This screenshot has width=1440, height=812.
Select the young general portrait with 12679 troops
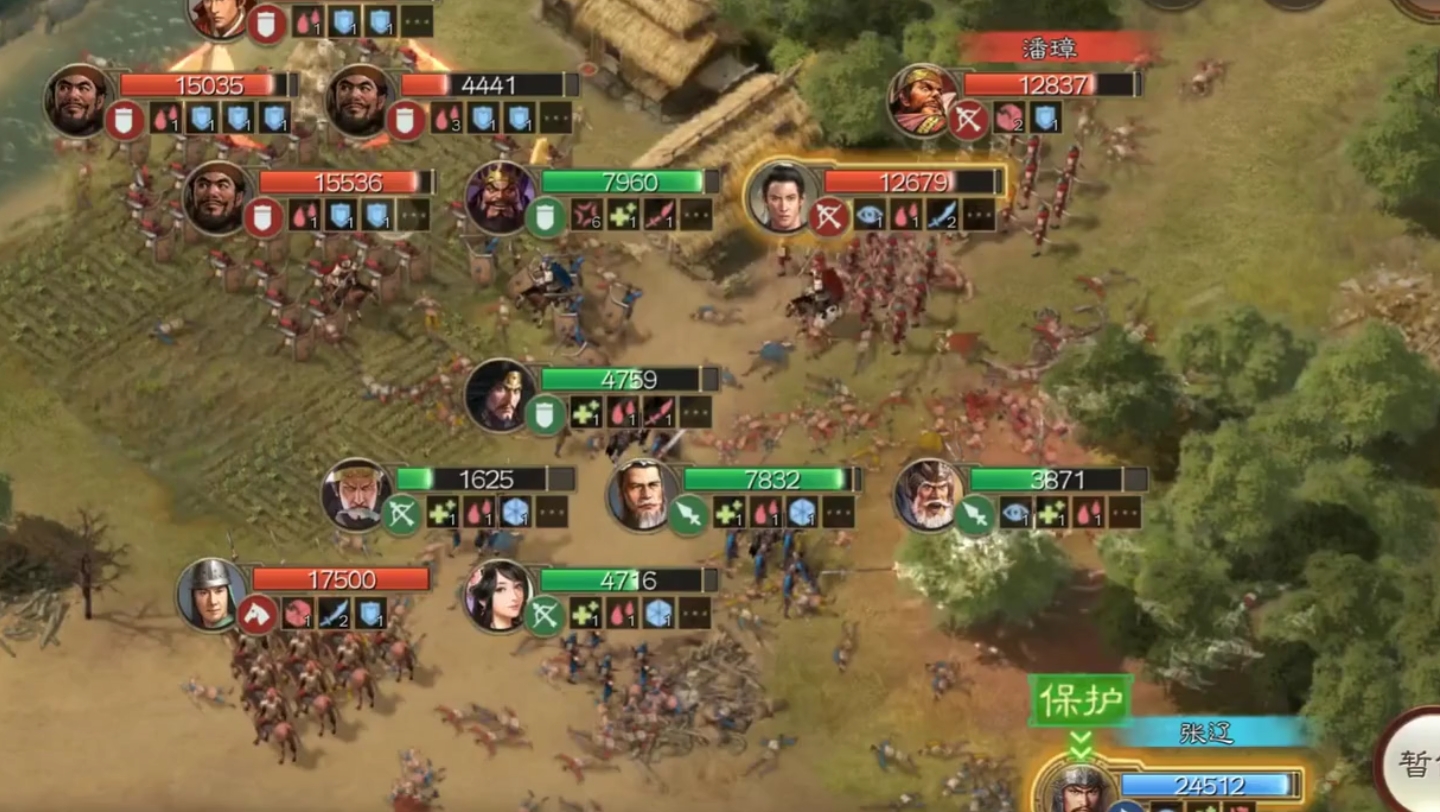[x=783, y=197]
